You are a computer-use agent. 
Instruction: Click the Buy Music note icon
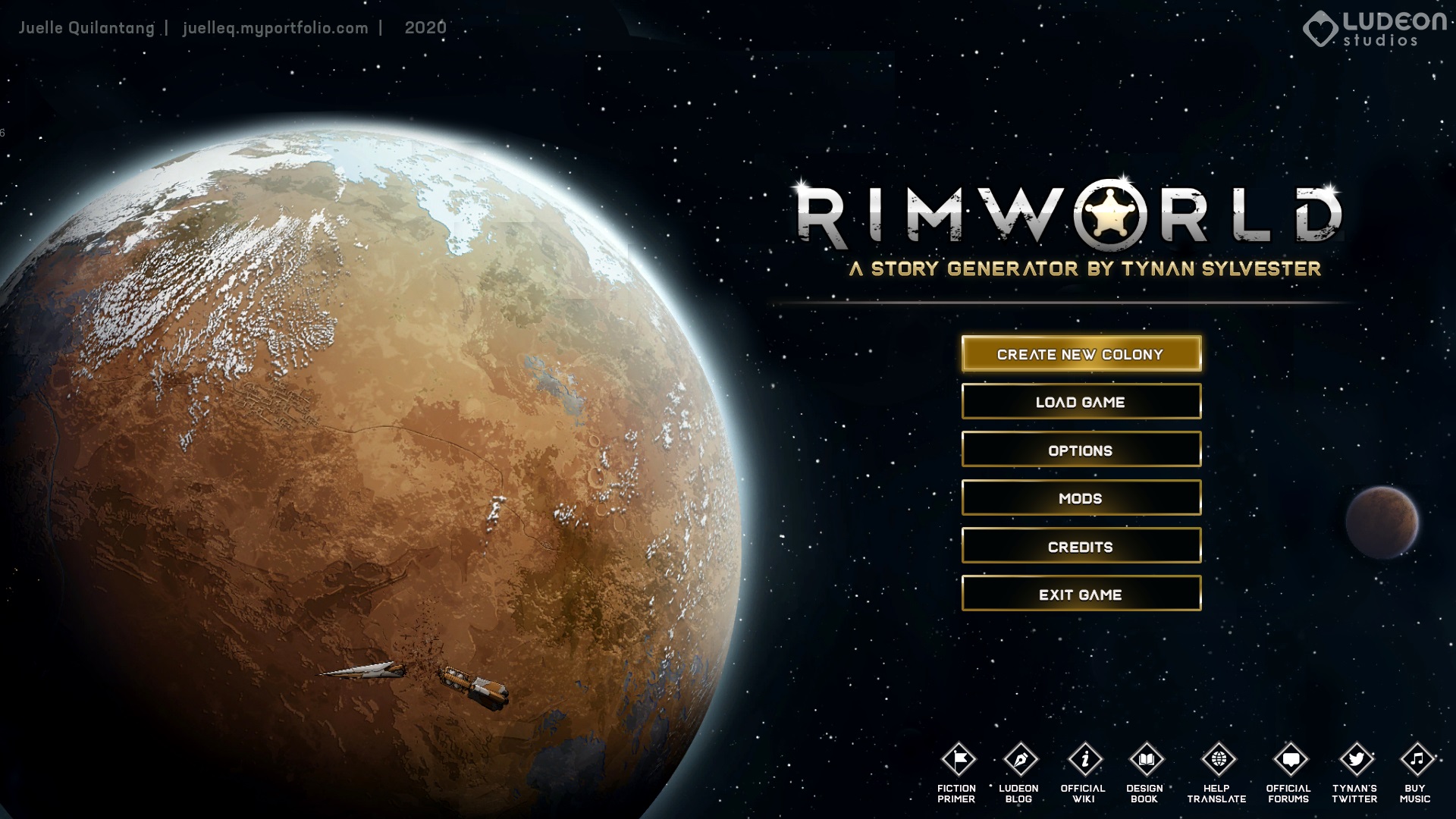[1416, 760]
